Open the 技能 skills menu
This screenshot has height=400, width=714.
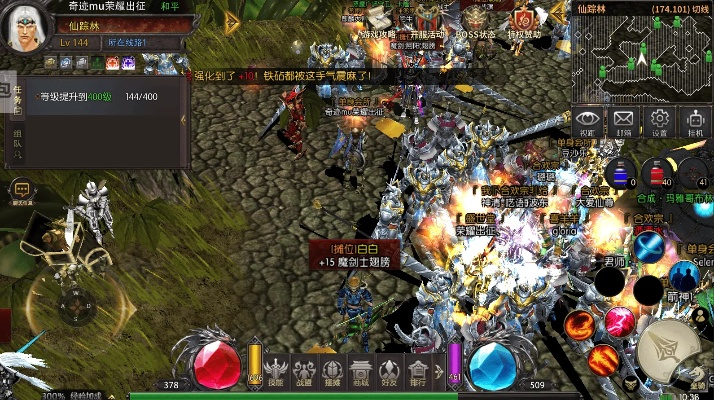[276, 370]
